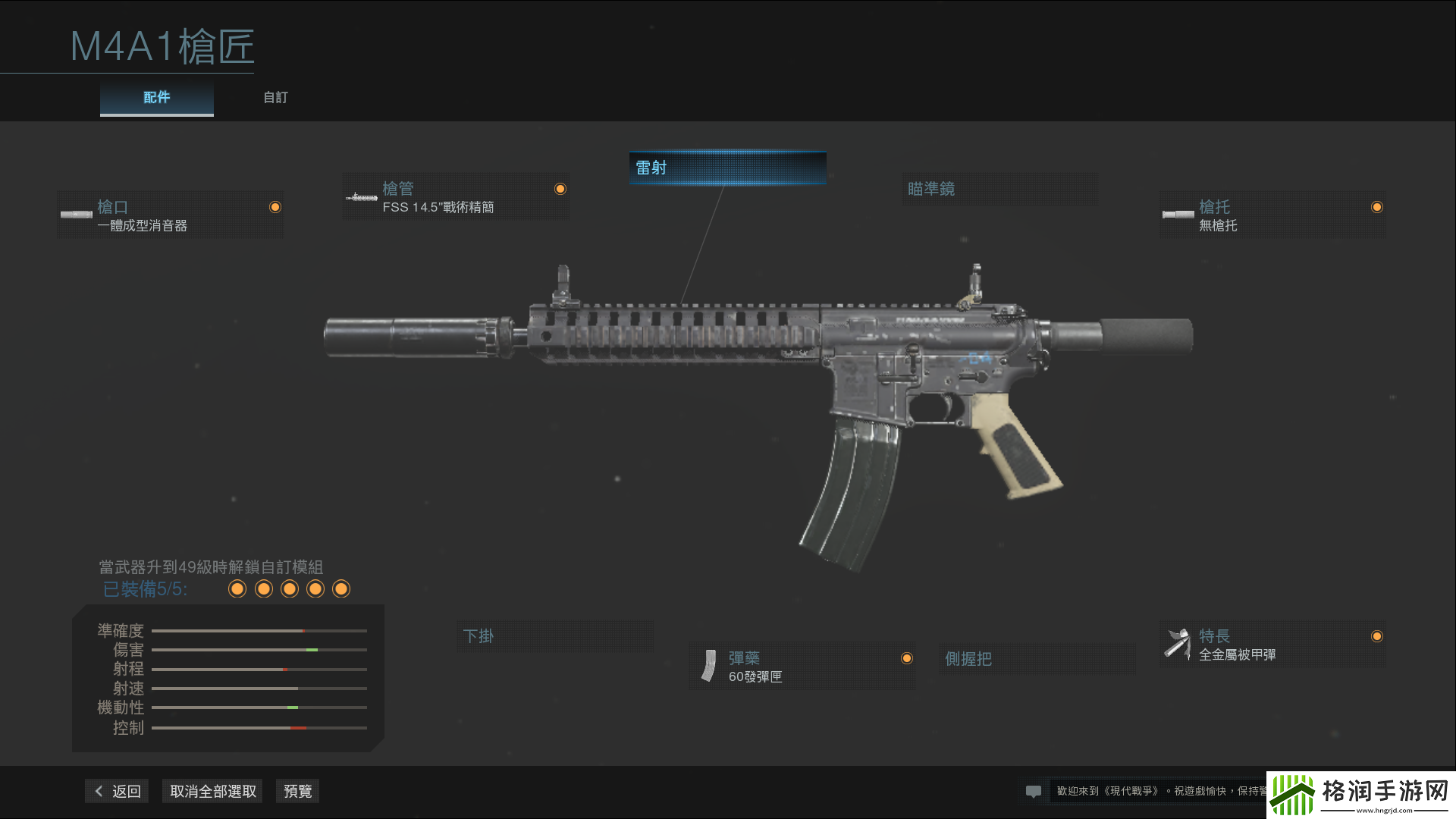
Task: Click the last orange dot under 已裝備5/5
Action: click(341, 588)
